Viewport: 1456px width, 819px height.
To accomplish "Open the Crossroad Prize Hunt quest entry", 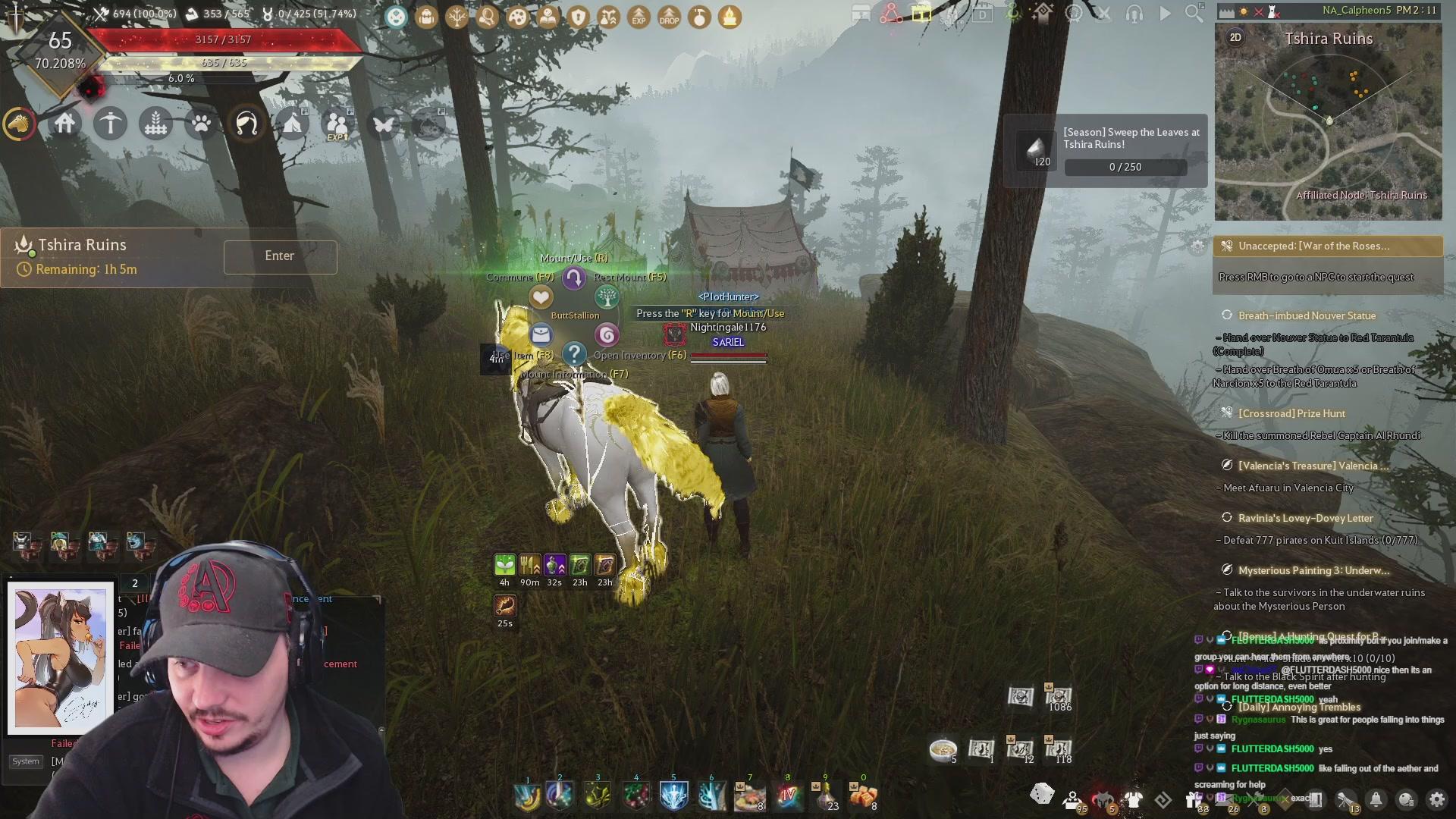I will click(1291, 413).
